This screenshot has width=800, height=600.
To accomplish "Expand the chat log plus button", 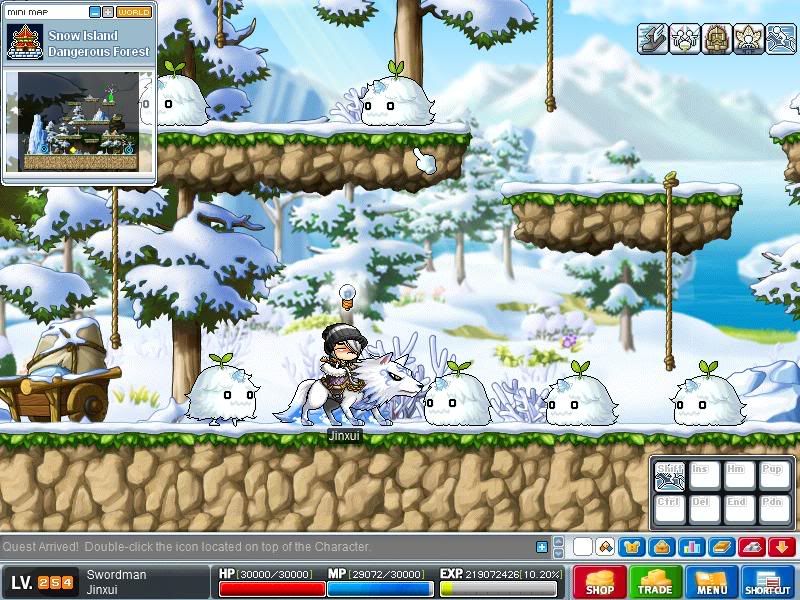I will (x=542, y=547).
